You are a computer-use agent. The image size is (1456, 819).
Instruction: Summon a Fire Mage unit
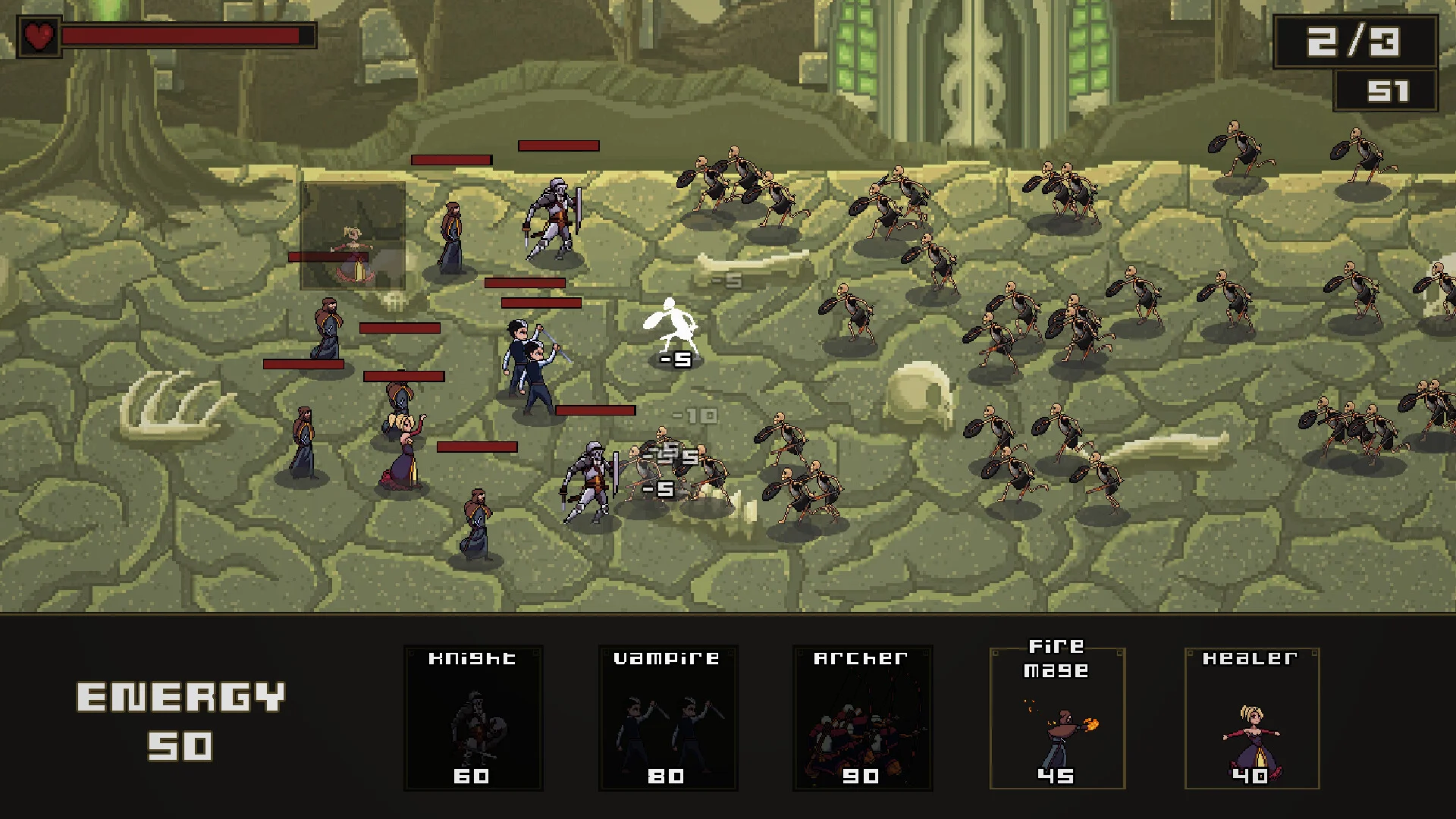click(1057, 717)
